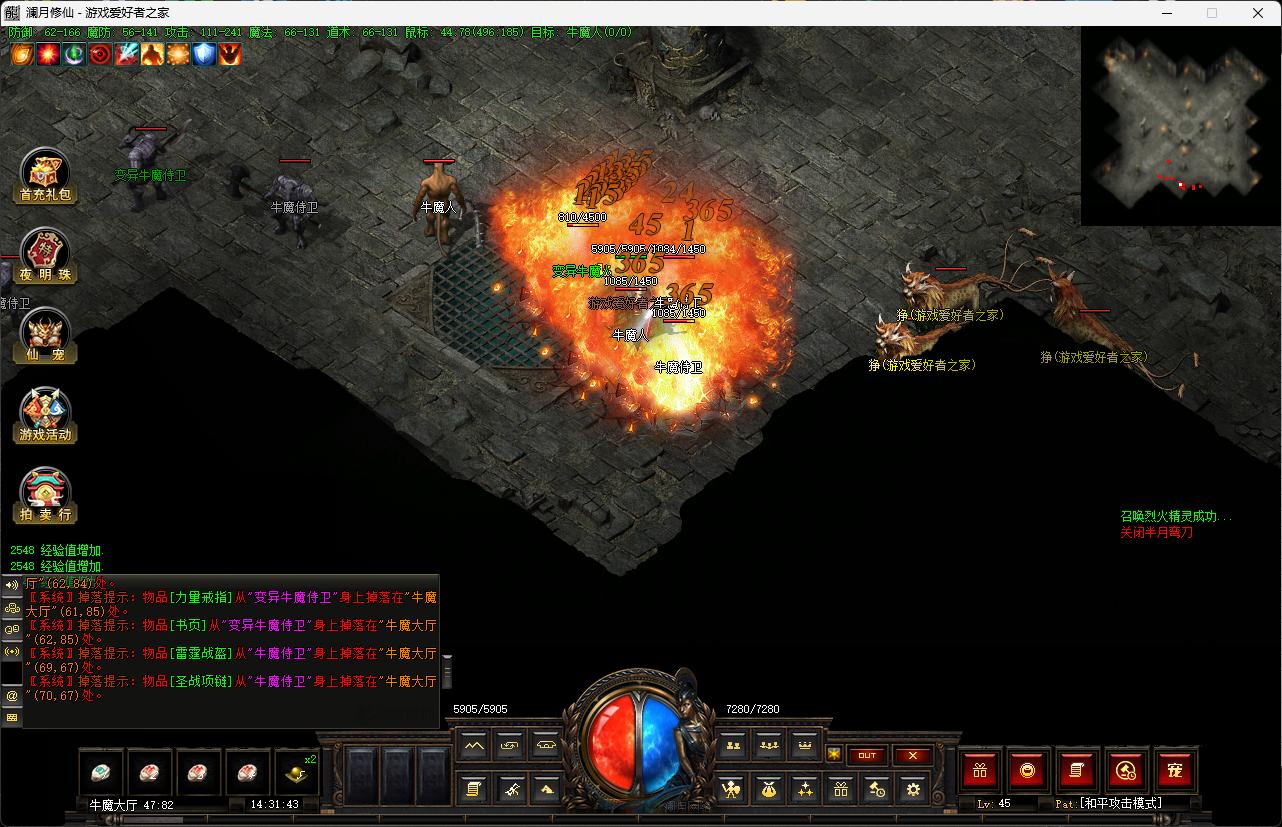Open the 游戏活动 game events icon
This screenshot has width=1282, height=827.
46,414
